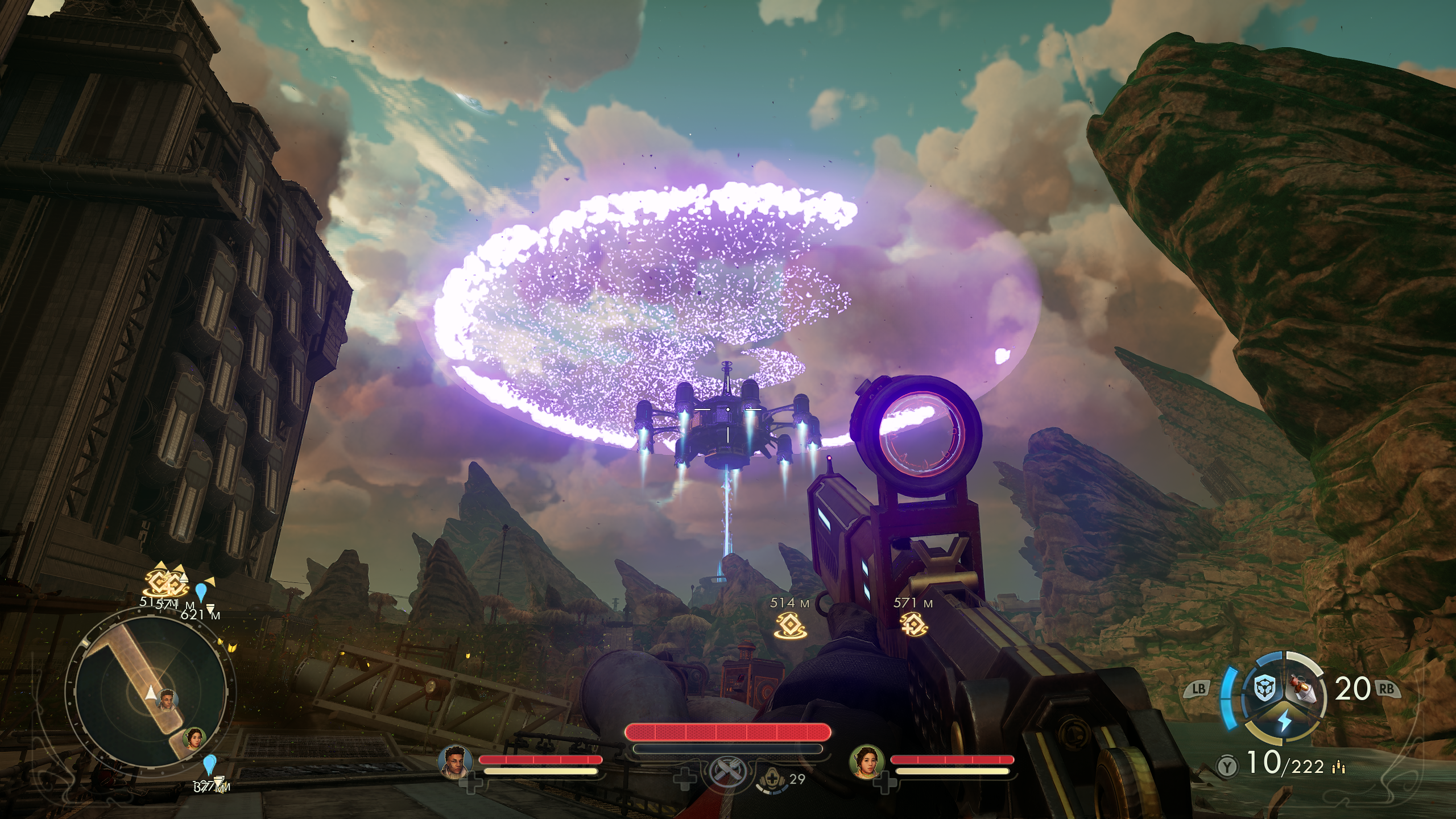Click the female companion marker on the minimap

pyautogui.click(x=195, y=738)
